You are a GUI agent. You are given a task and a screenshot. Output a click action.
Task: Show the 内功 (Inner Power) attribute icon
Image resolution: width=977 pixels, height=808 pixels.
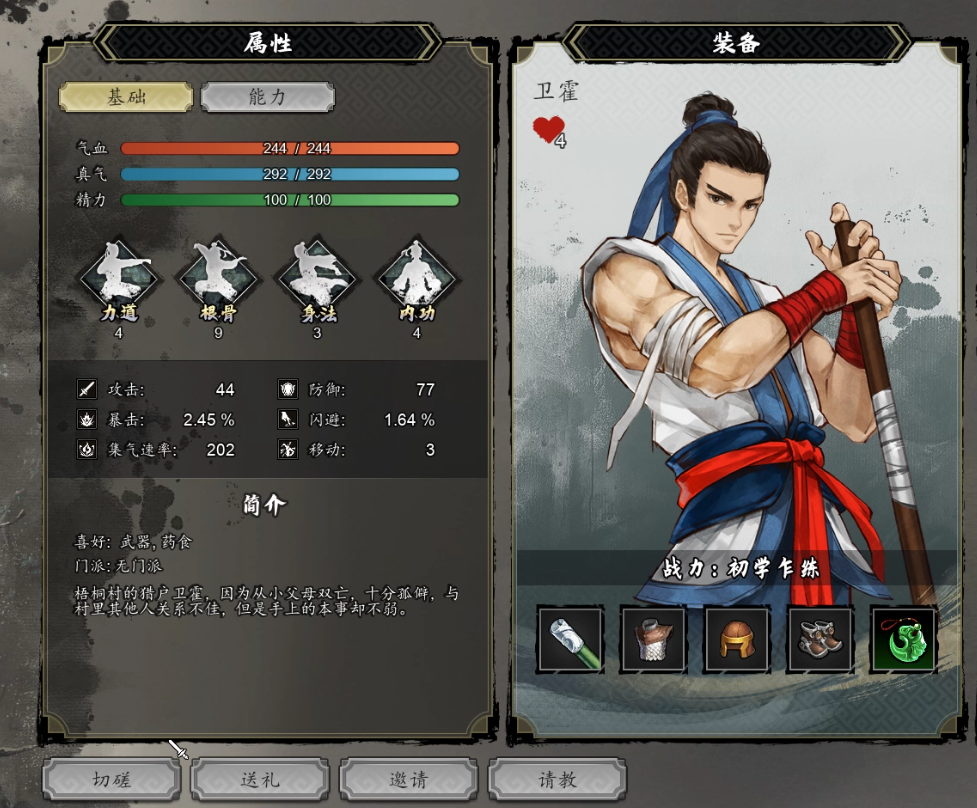click(x=416, y=274)
